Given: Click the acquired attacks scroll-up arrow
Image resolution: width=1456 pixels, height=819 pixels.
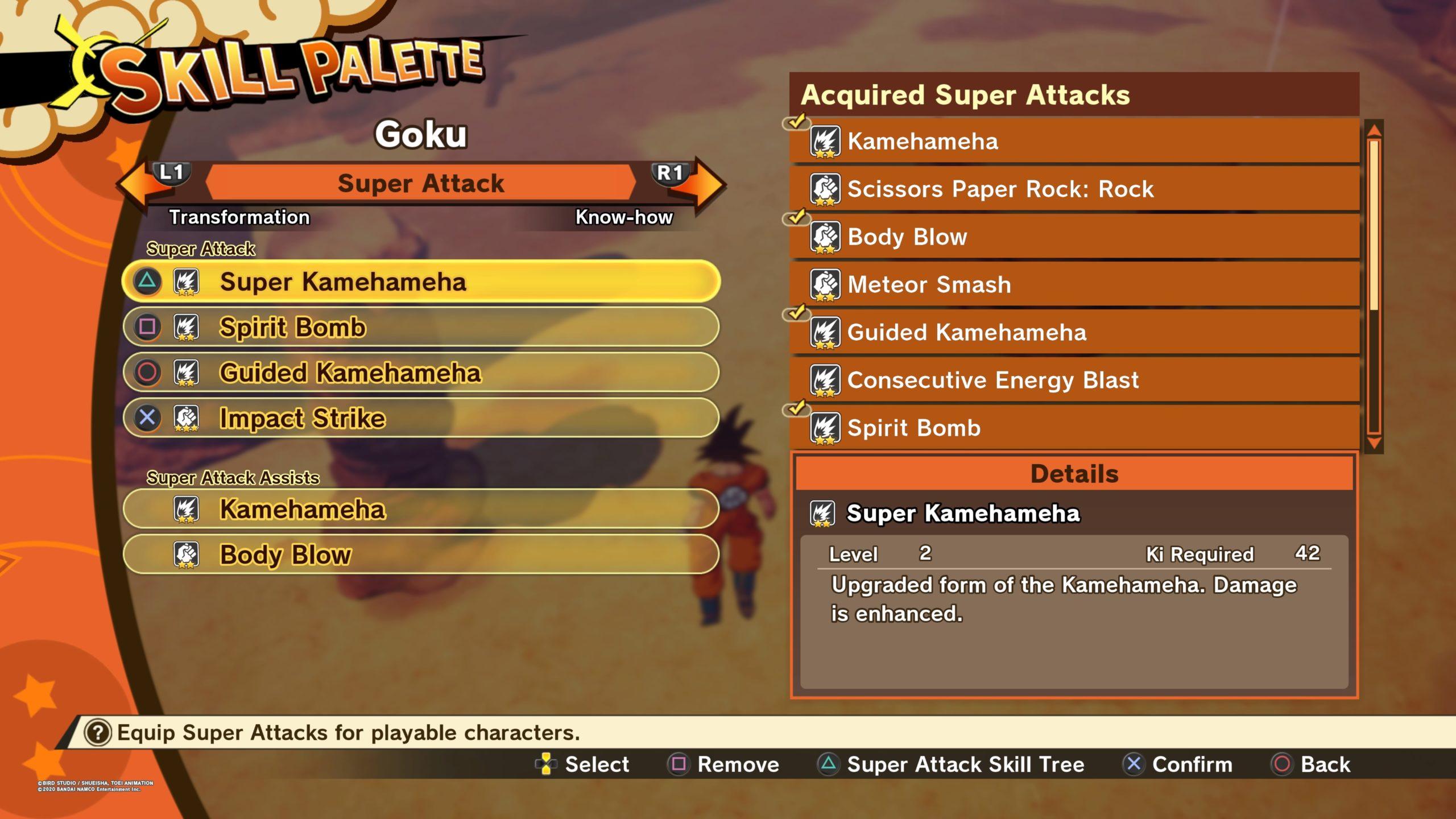Looking at the screenshot, I should [1374, 130].
